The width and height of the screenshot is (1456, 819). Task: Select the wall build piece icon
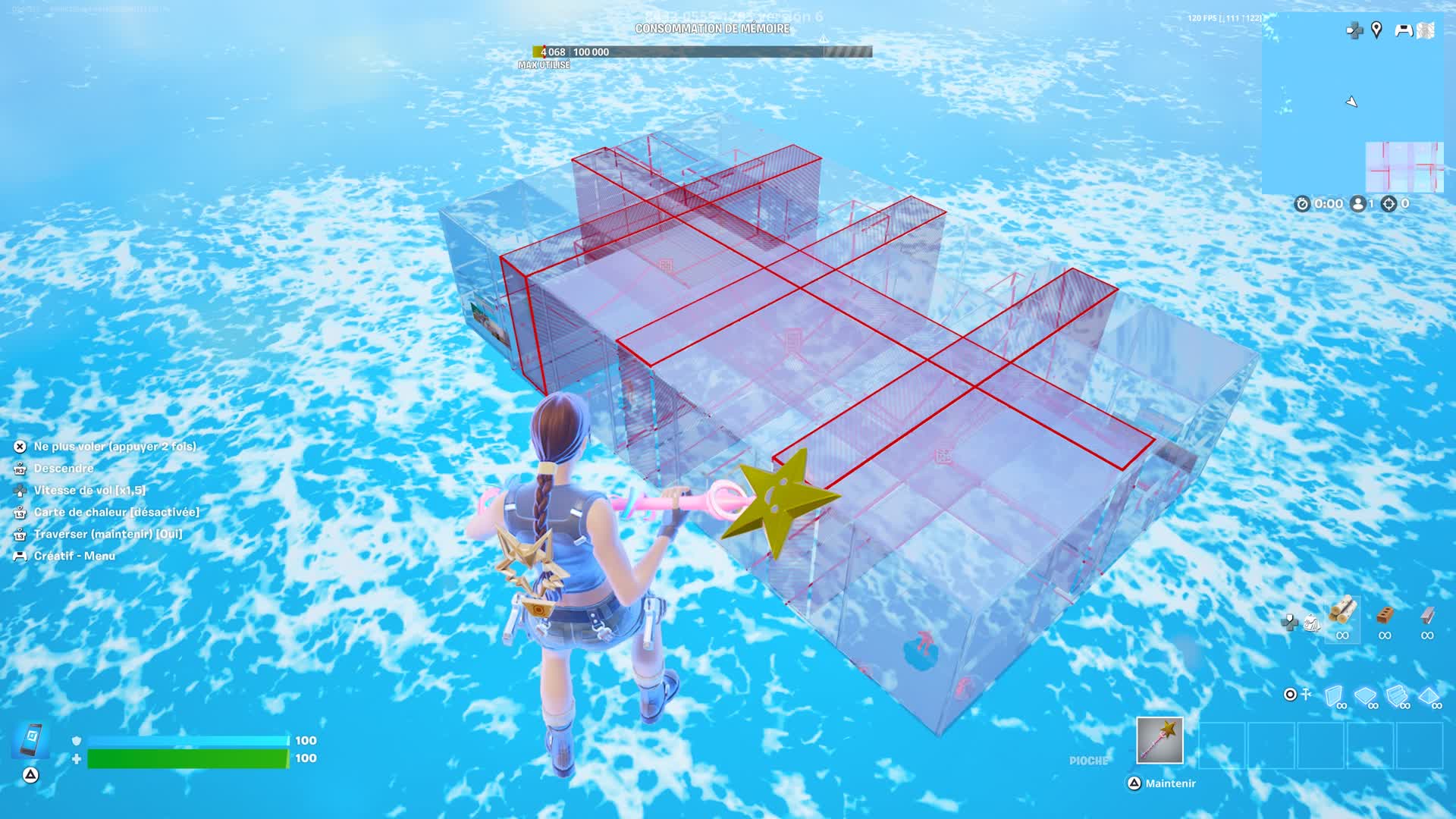(x=1333, y=695)
